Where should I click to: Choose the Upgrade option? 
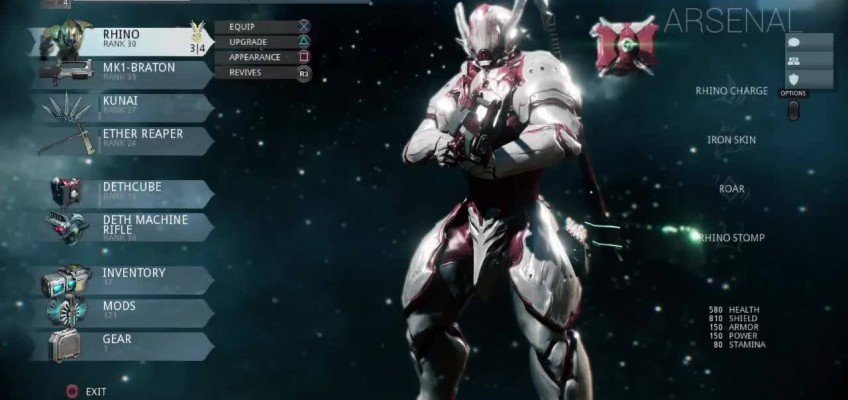pyautogui.click(x=264, y=42)
